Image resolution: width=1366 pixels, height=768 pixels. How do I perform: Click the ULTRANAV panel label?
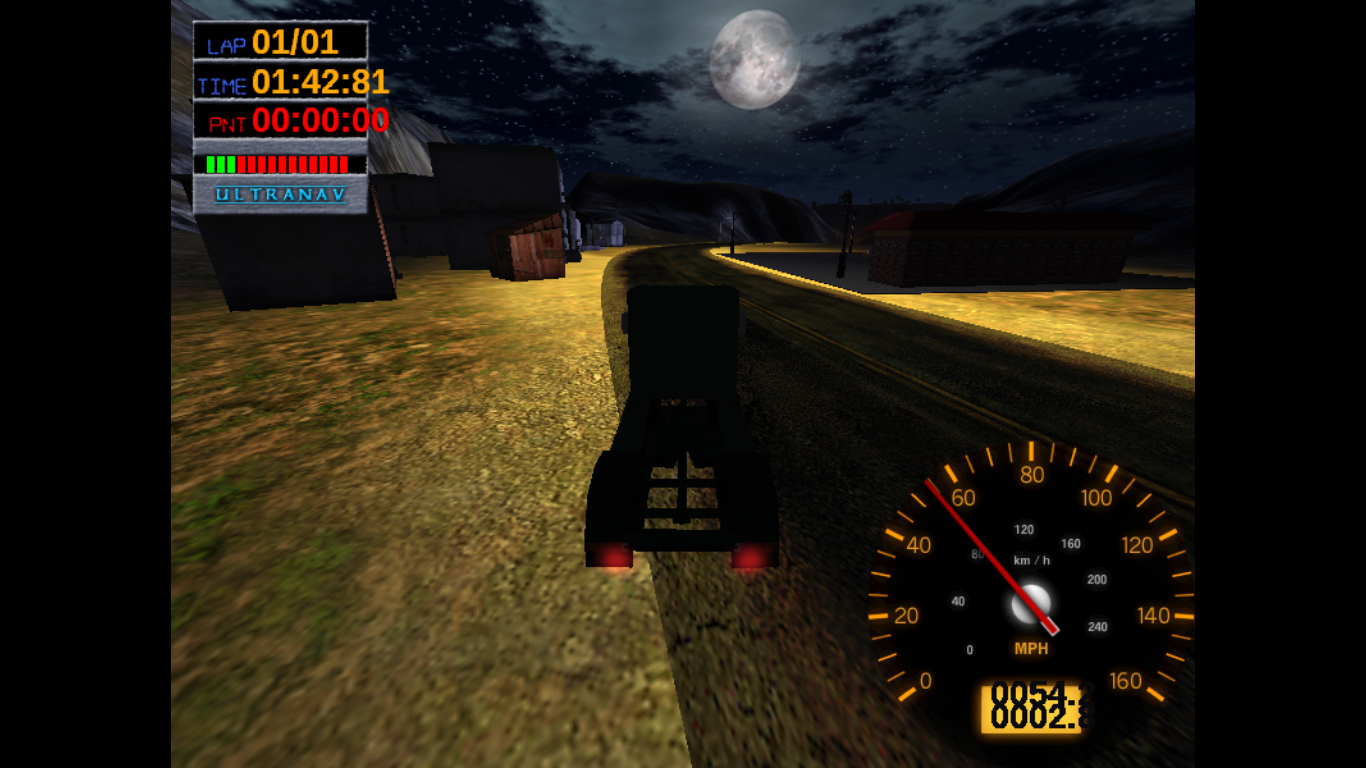(x=281, y=194)
